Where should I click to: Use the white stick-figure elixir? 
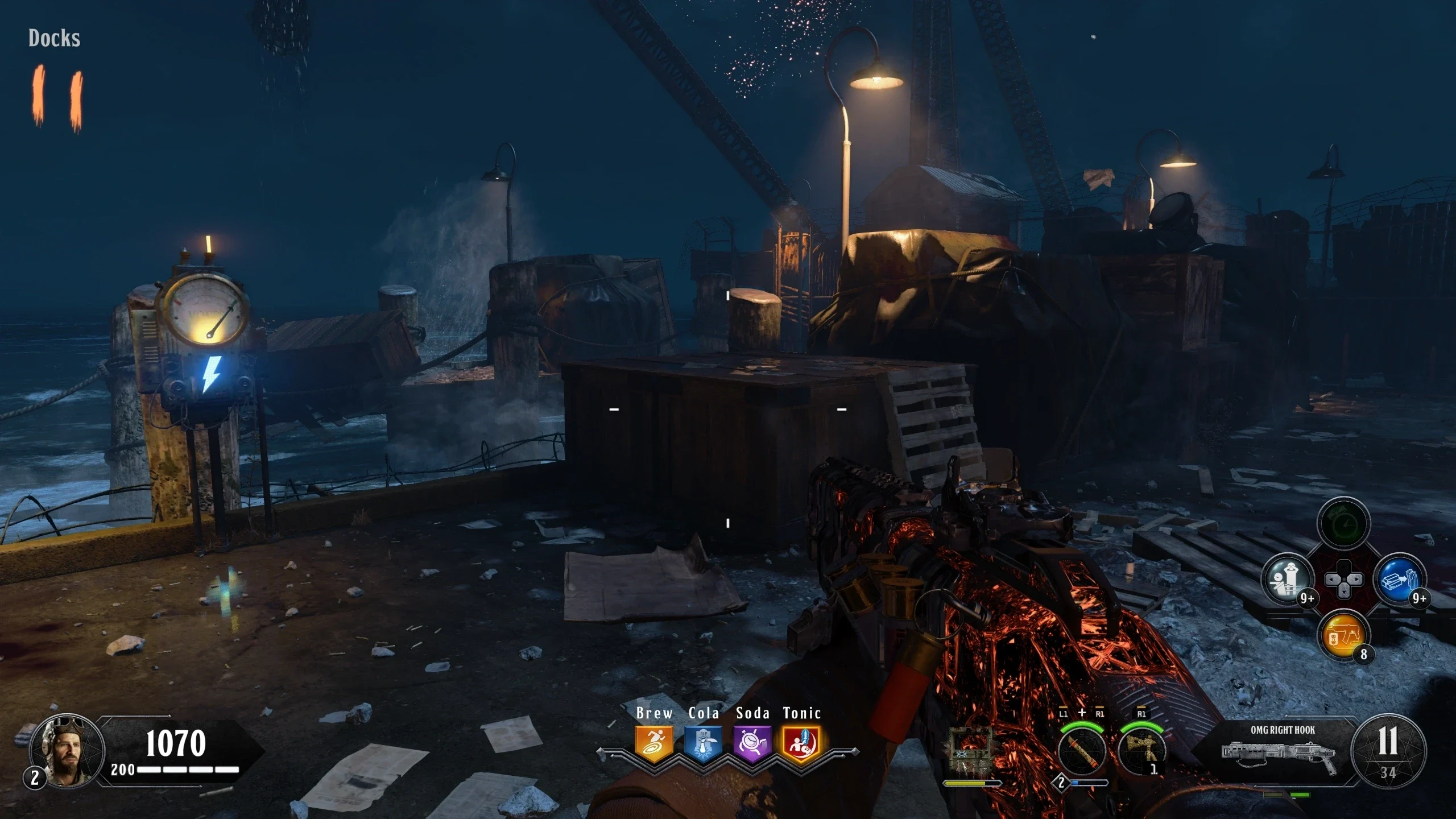coord(1288,580)
